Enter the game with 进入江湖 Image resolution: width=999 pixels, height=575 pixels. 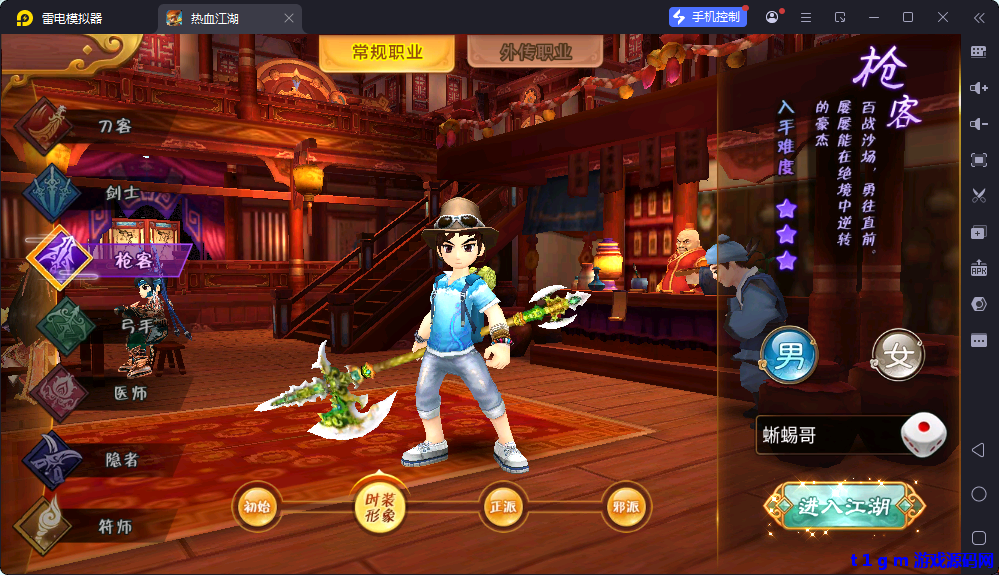click(x=843, y=507)
